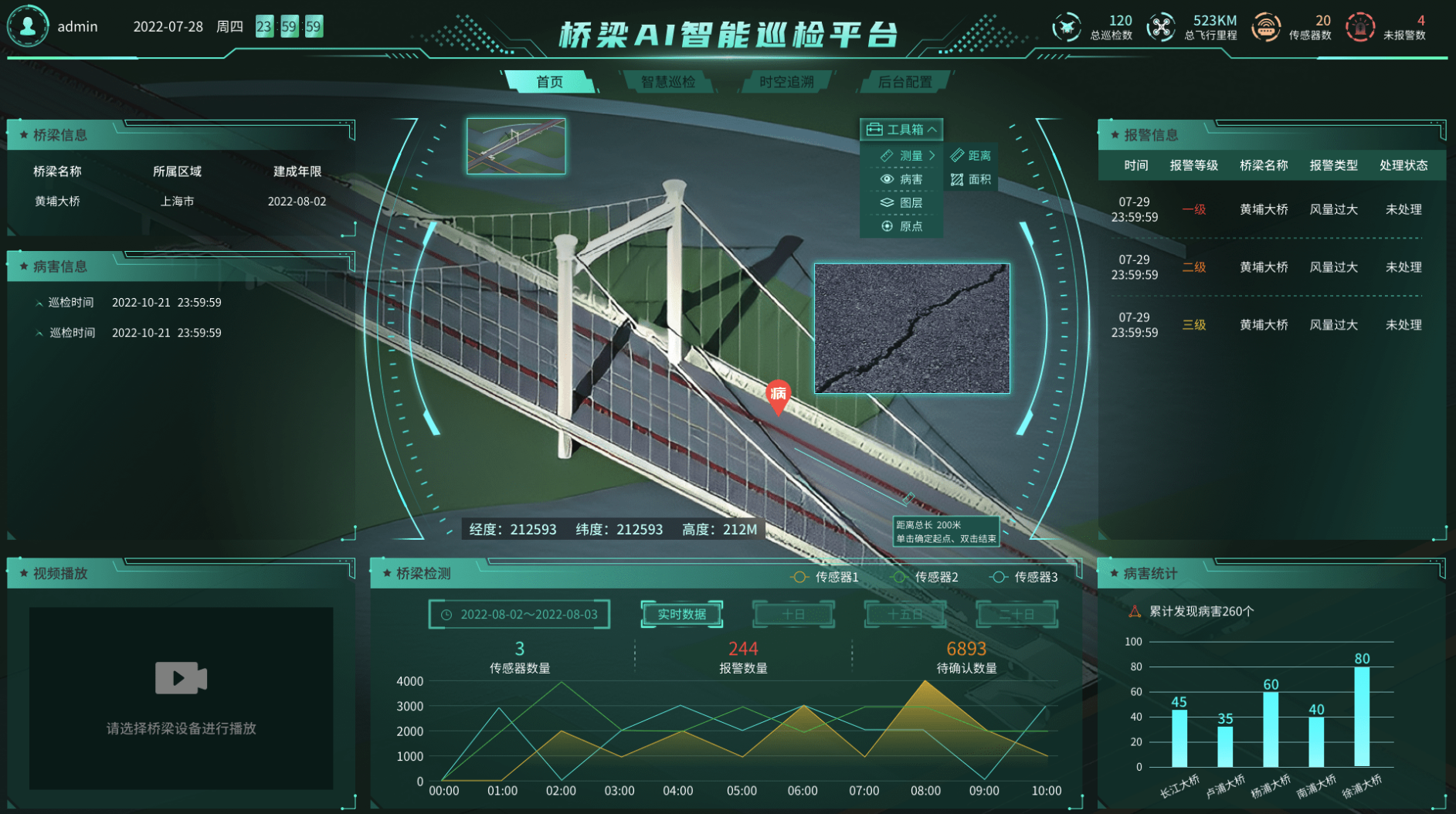Click the 实时数据 button
1456x814 pixels.
coord(681,613)
